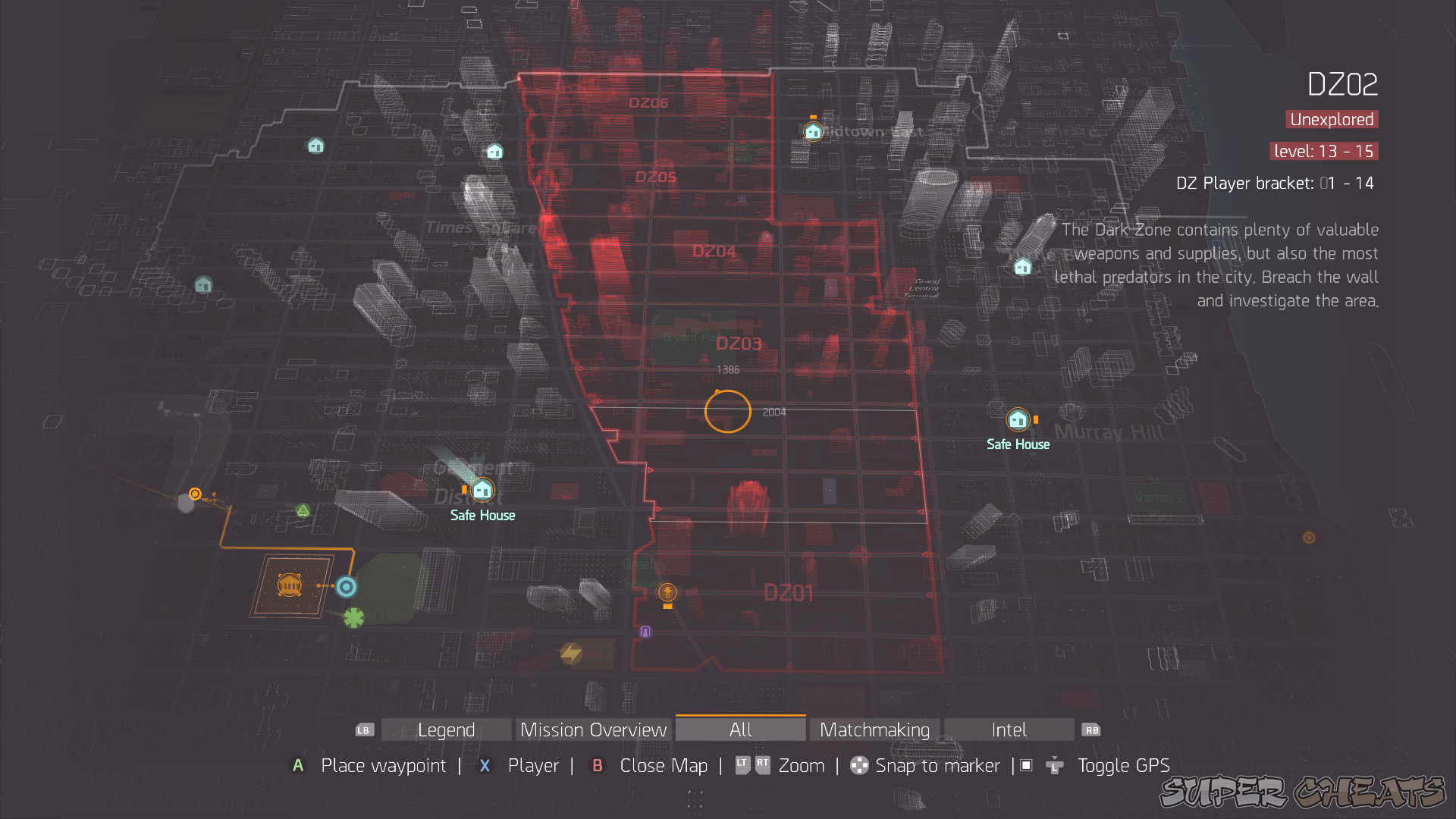Select the green Security Wing triangle marker
This screenshot has width=1456, height=819.
pyautogui.click(x=303, y=510)
